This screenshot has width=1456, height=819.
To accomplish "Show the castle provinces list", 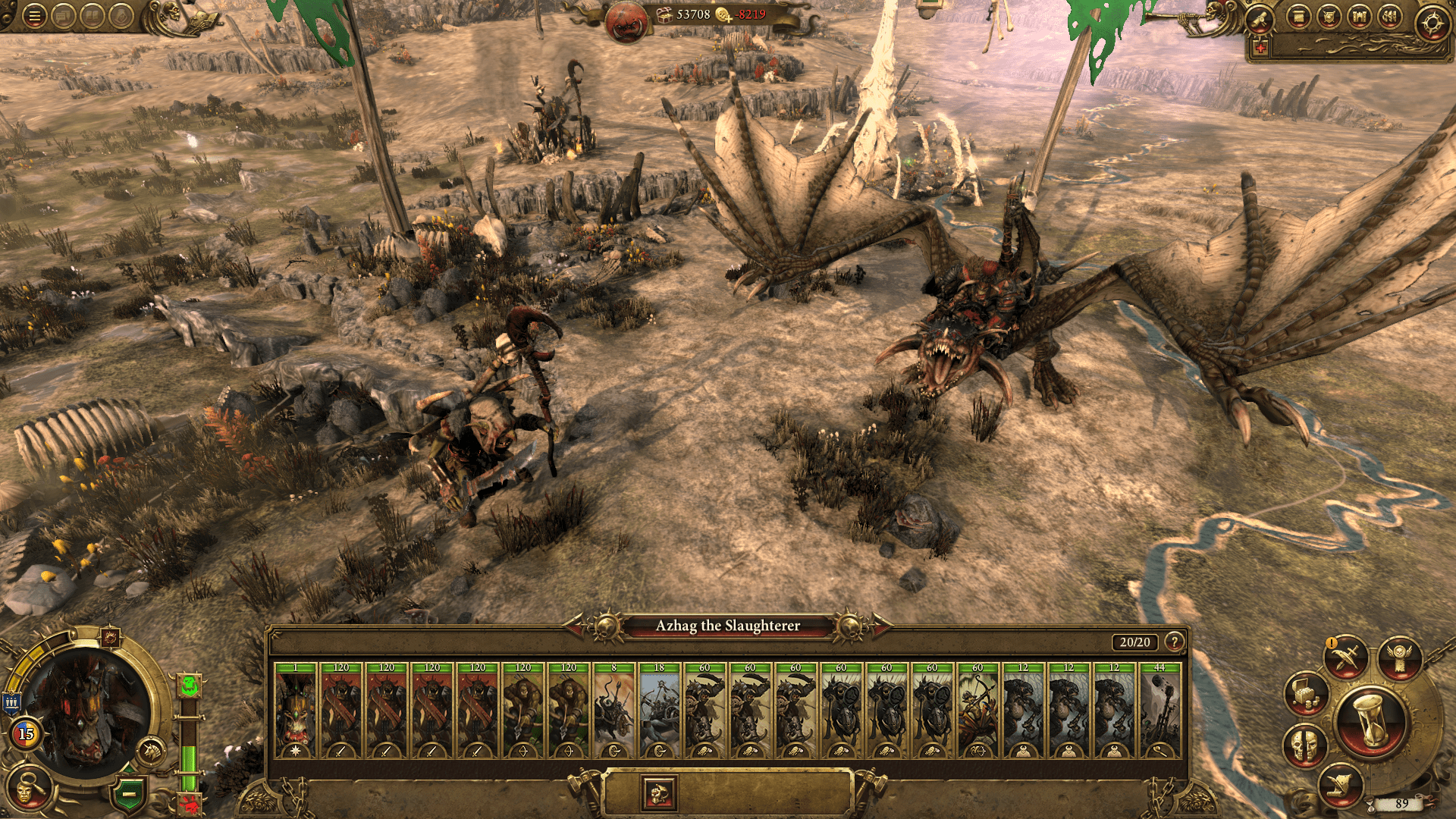I will click(1359, 17).
